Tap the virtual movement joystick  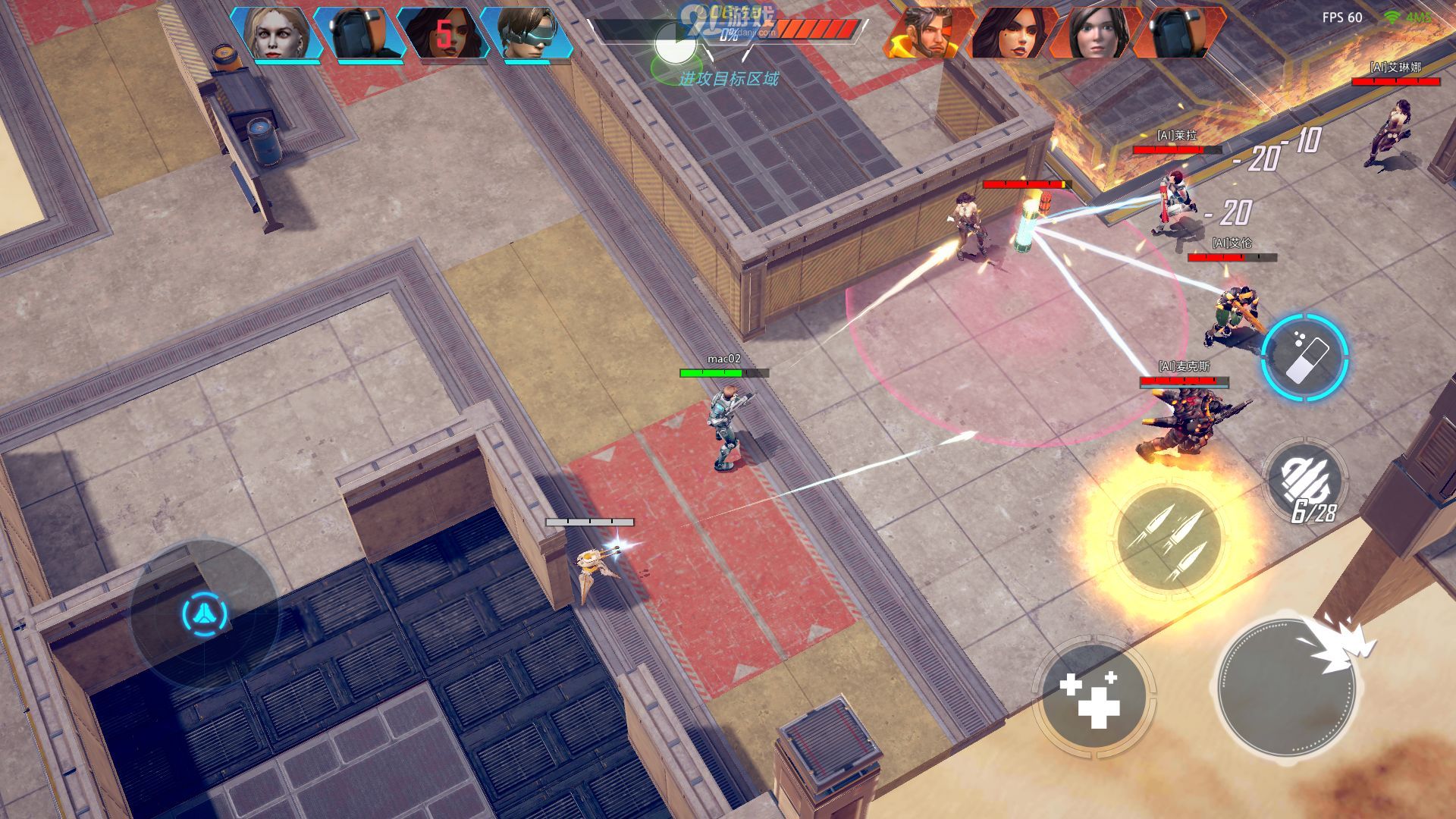[x=205, y=613]
